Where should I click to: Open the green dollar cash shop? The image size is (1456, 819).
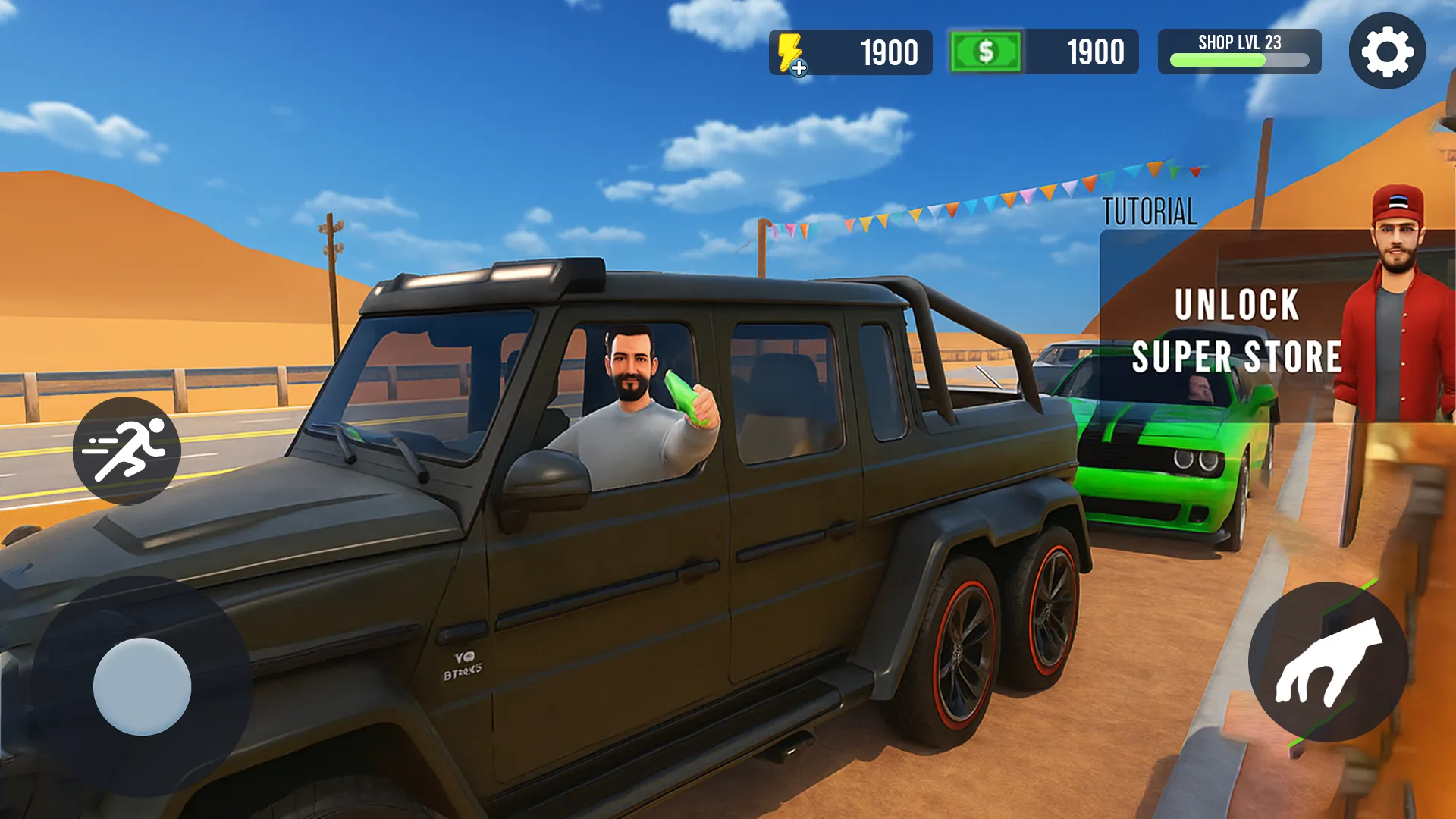(985, 52)
